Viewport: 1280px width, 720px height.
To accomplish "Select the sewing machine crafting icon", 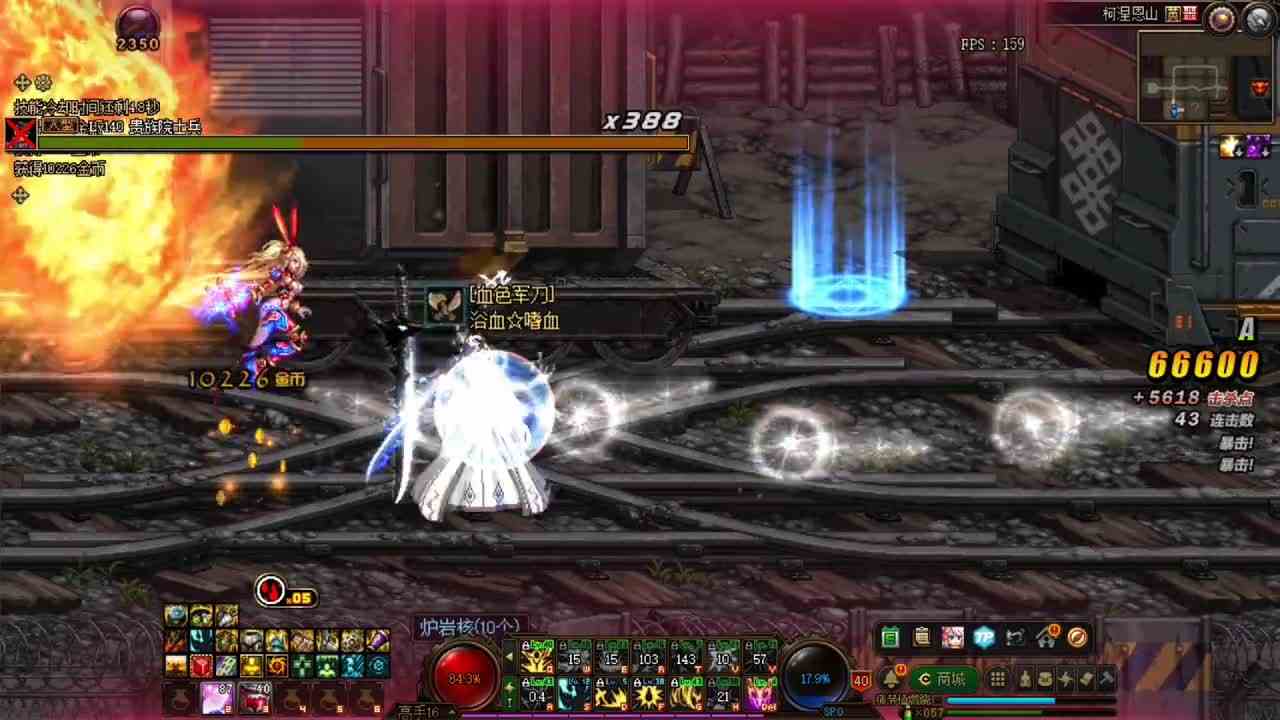I will click(1012, 637).
